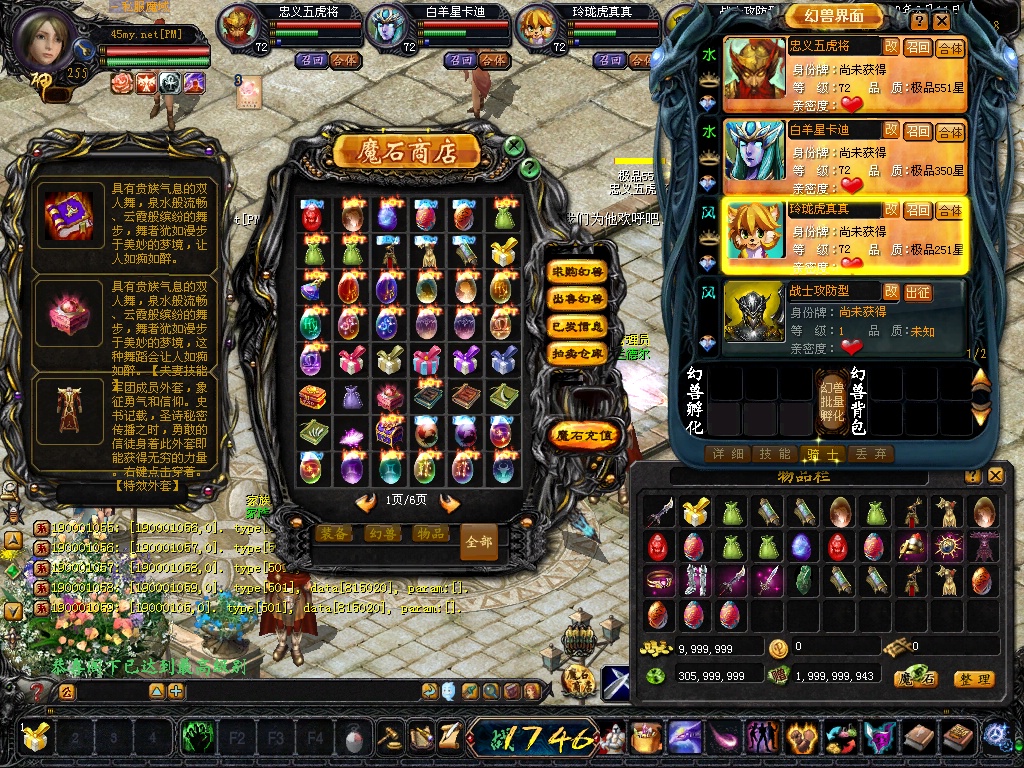The height and width of the screenshot is (768, 1024).
Task: Close the 物品栏 inventory window
Action: click(995, 476)
